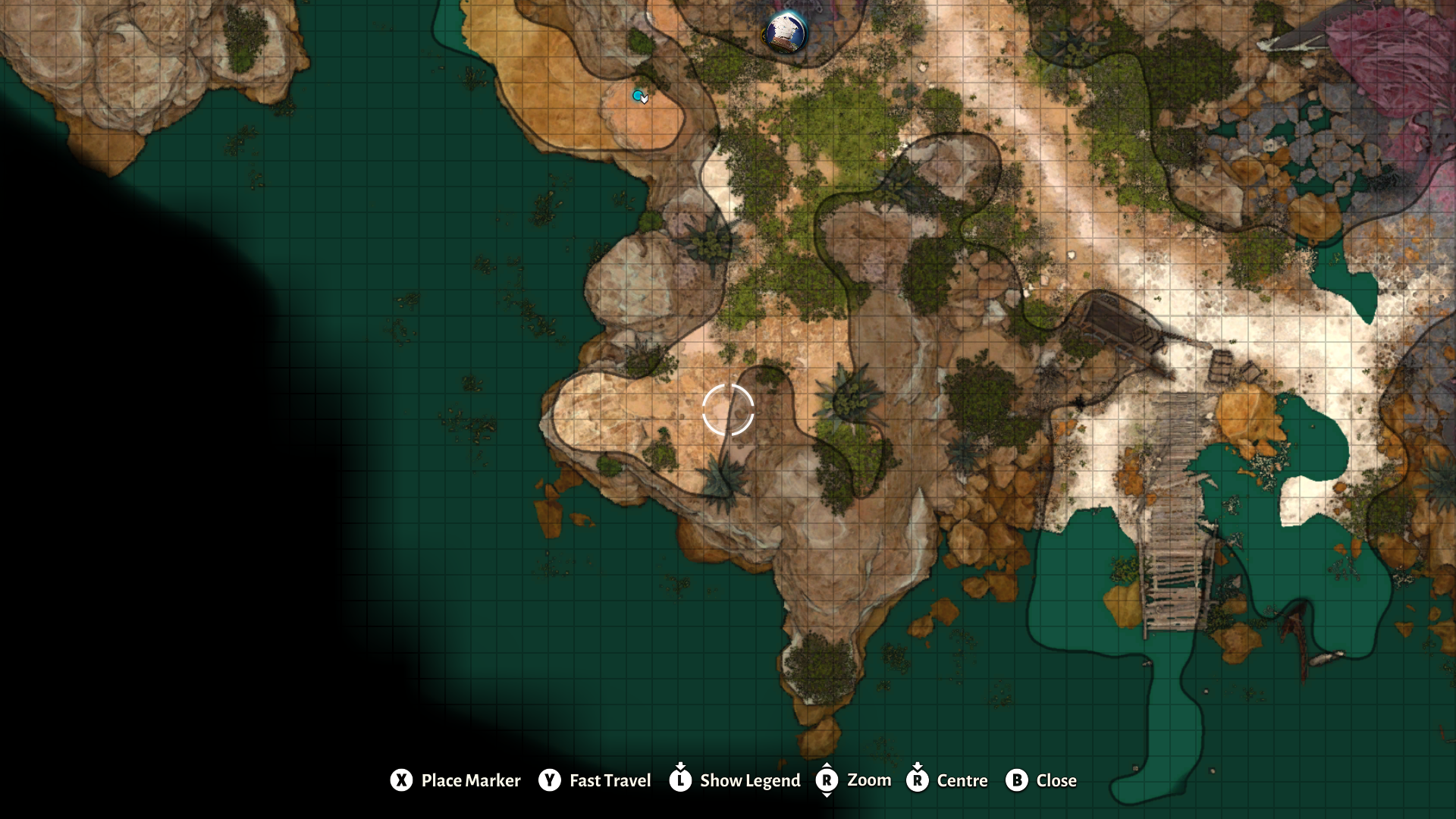Viewport: 1456px width, 819px height.
Task: Select the Close option on the bottom bar
Action: (1055, 780)
